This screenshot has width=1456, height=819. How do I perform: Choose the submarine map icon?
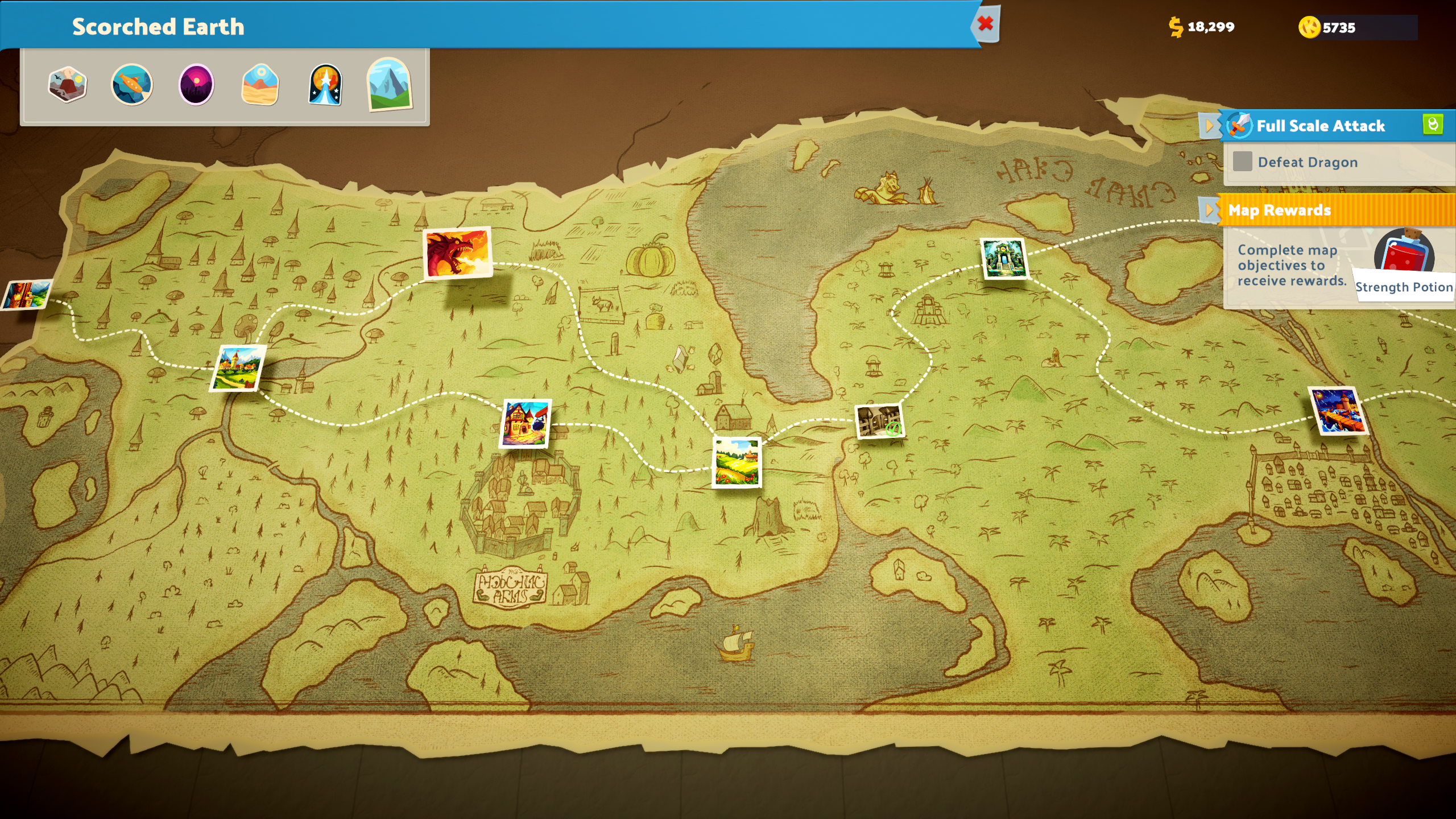(132, 84)
